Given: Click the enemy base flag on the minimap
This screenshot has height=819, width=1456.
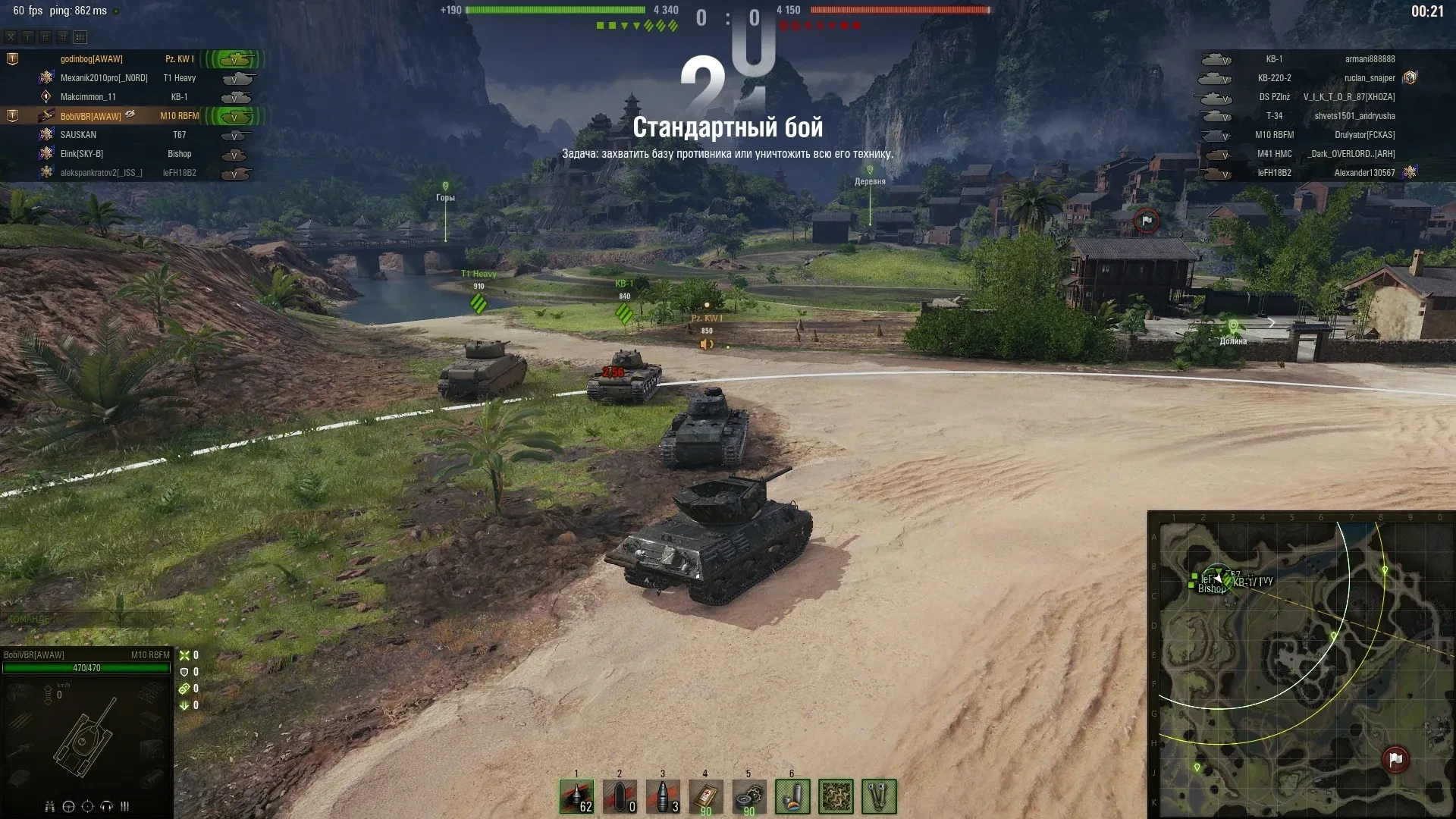Looking at the screenshot, I should [x=1395, y=758].
